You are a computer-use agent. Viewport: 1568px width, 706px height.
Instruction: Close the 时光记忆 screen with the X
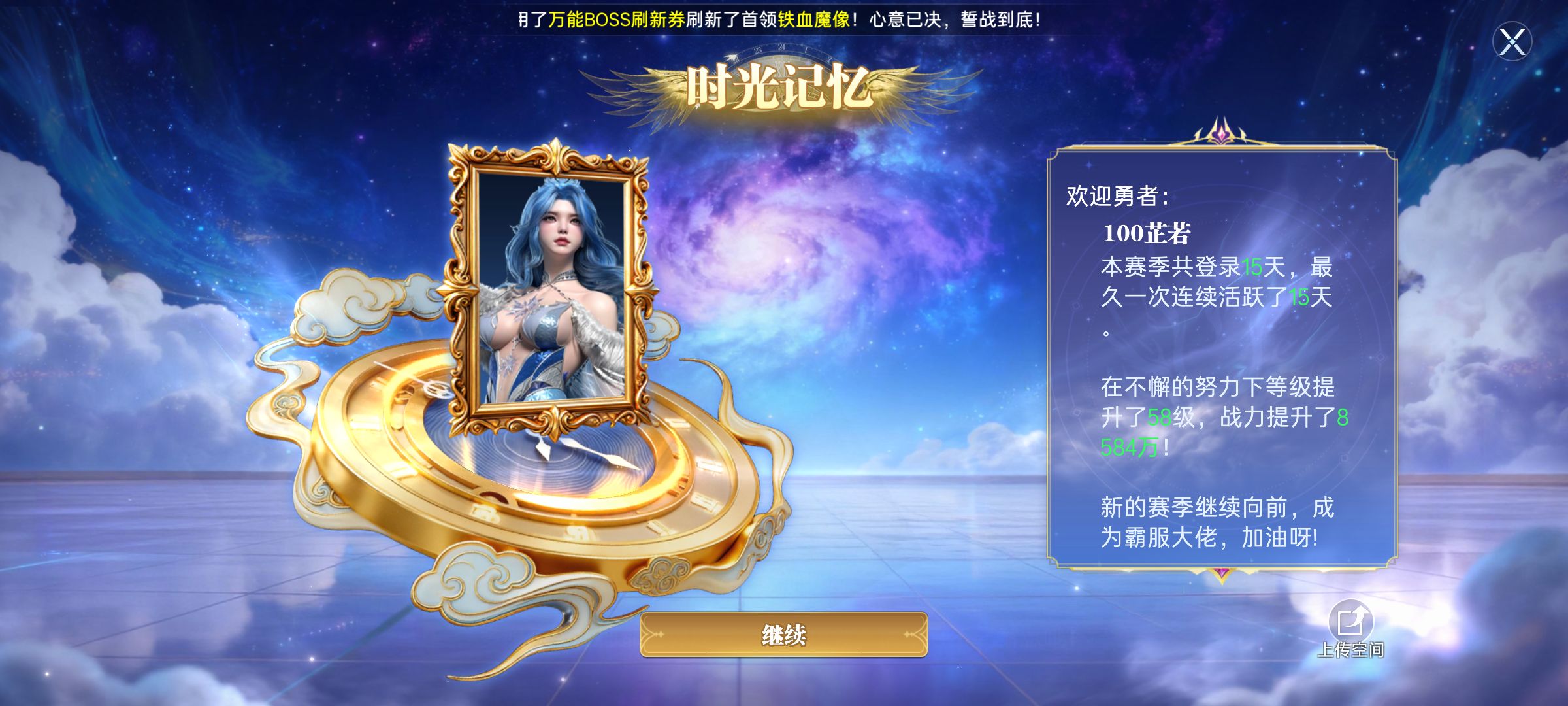point(1512,42)
